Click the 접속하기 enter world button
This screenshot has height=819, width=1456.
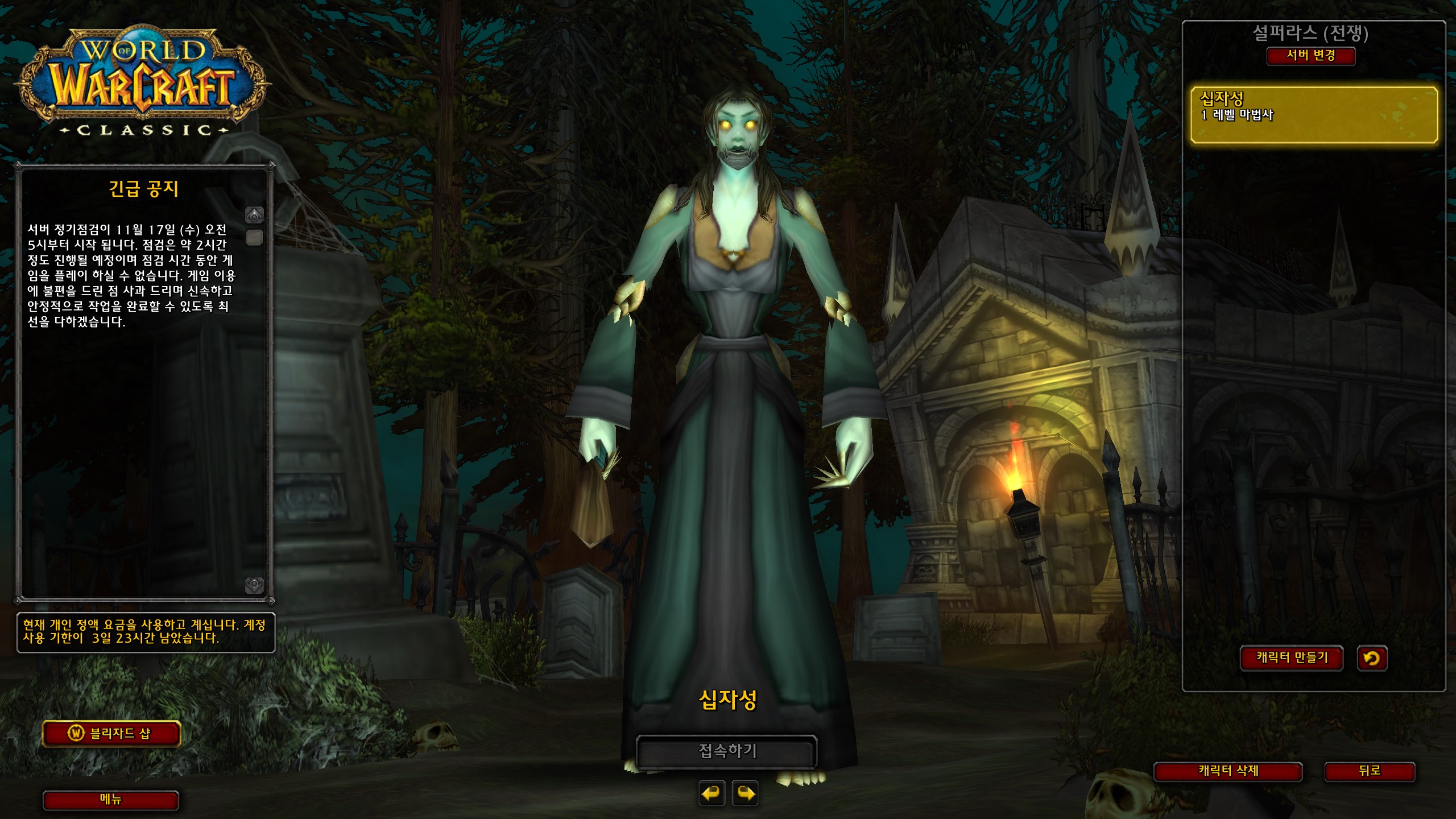coord(727,751)
